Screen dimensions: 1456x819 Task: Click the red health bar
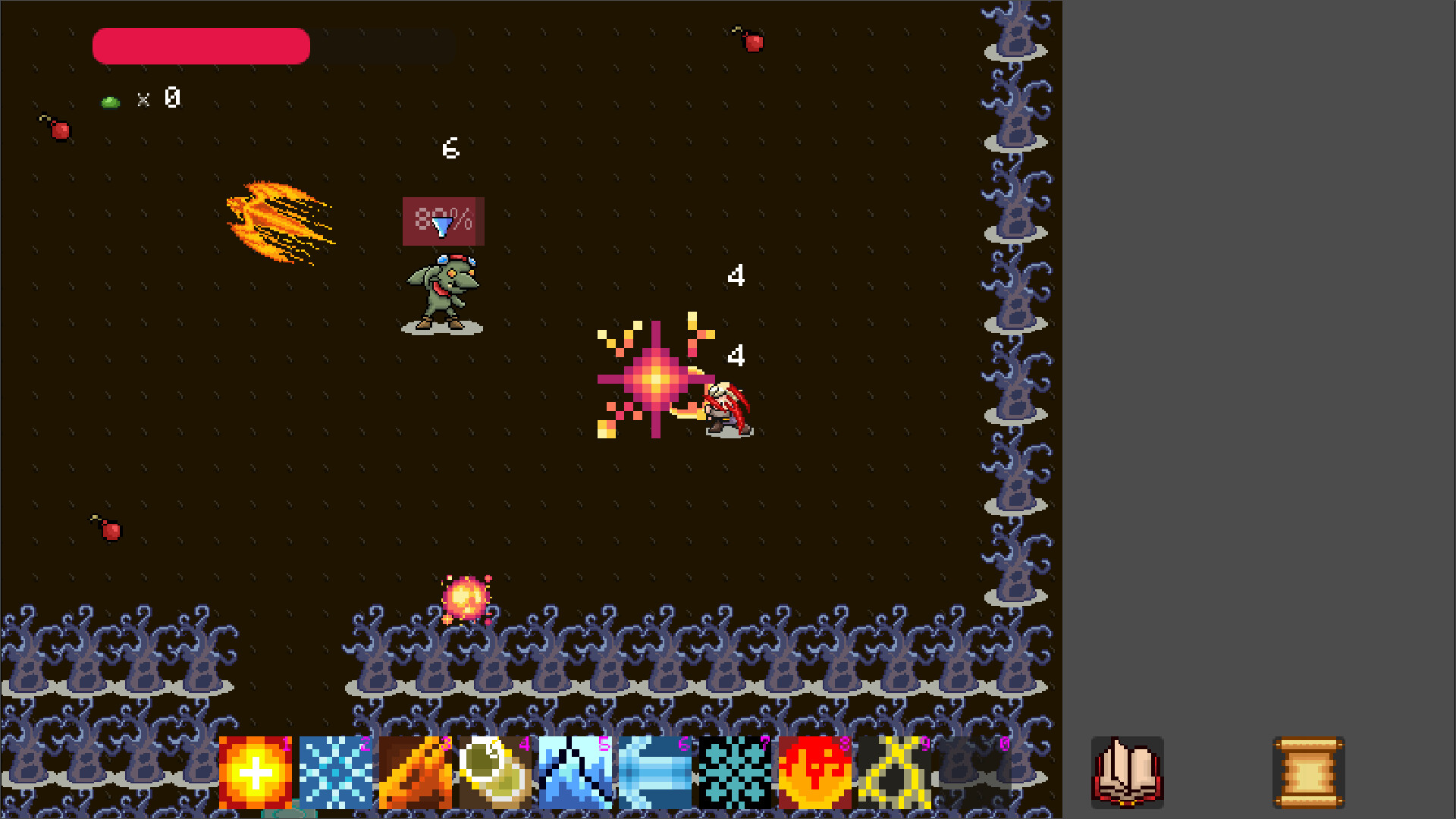click(x=200, y=45)
